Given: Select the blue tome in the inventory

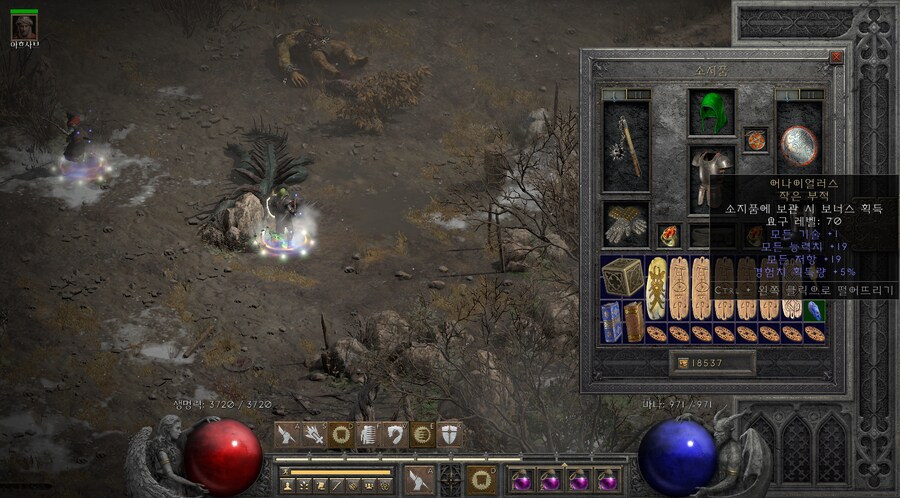Looking at the screenshot, I should (x=611, y=321).
